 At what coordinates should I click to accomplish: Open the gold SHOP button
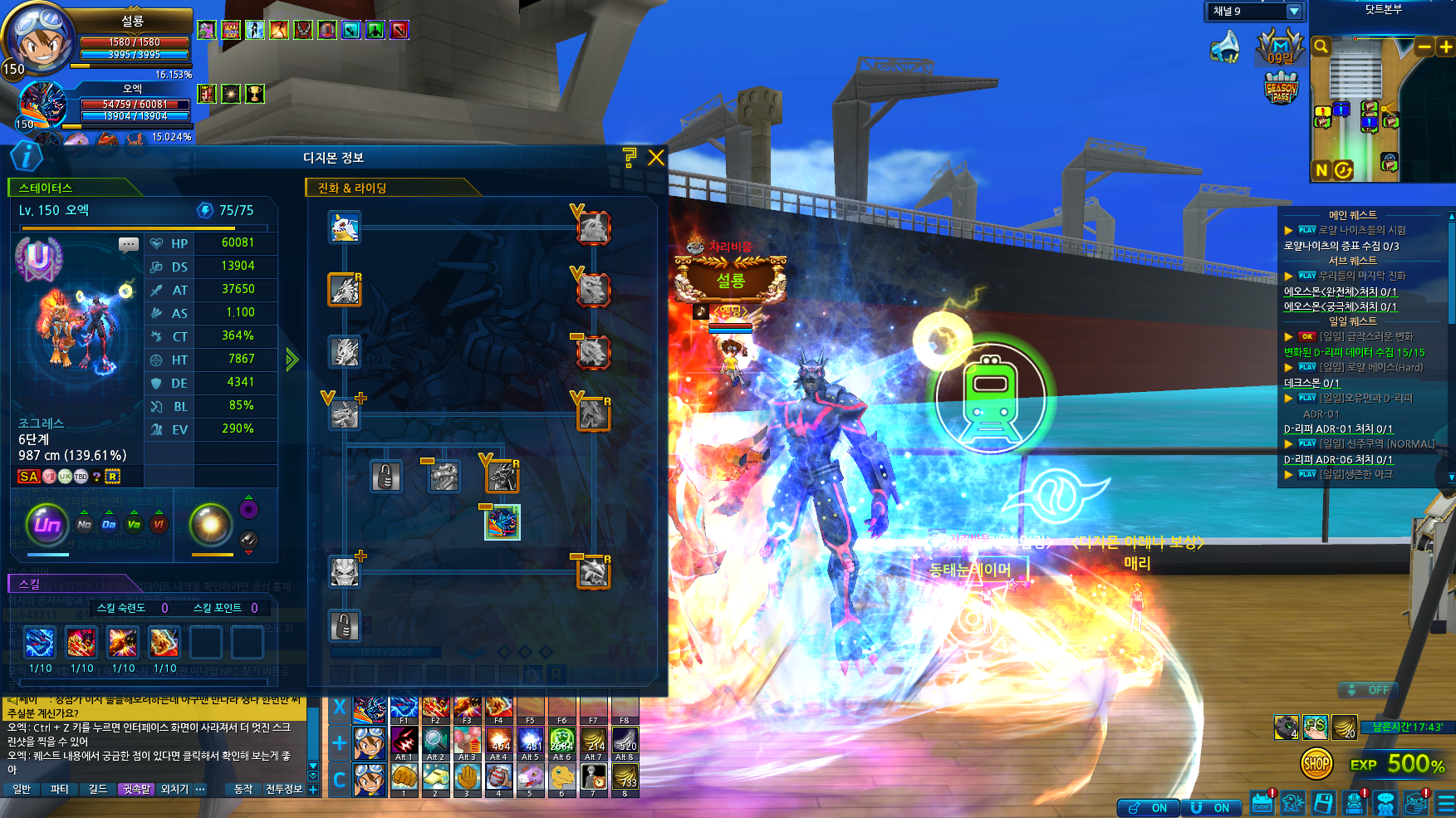[x=1316, y=763]
